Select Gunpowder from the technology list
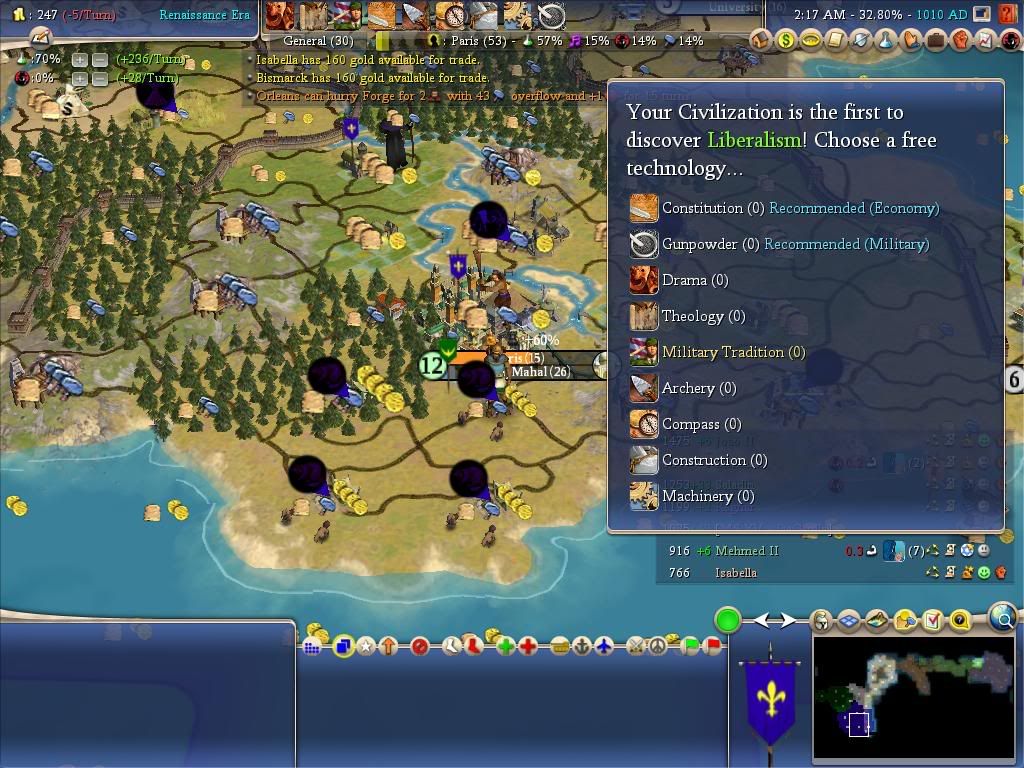 point(699,244)
